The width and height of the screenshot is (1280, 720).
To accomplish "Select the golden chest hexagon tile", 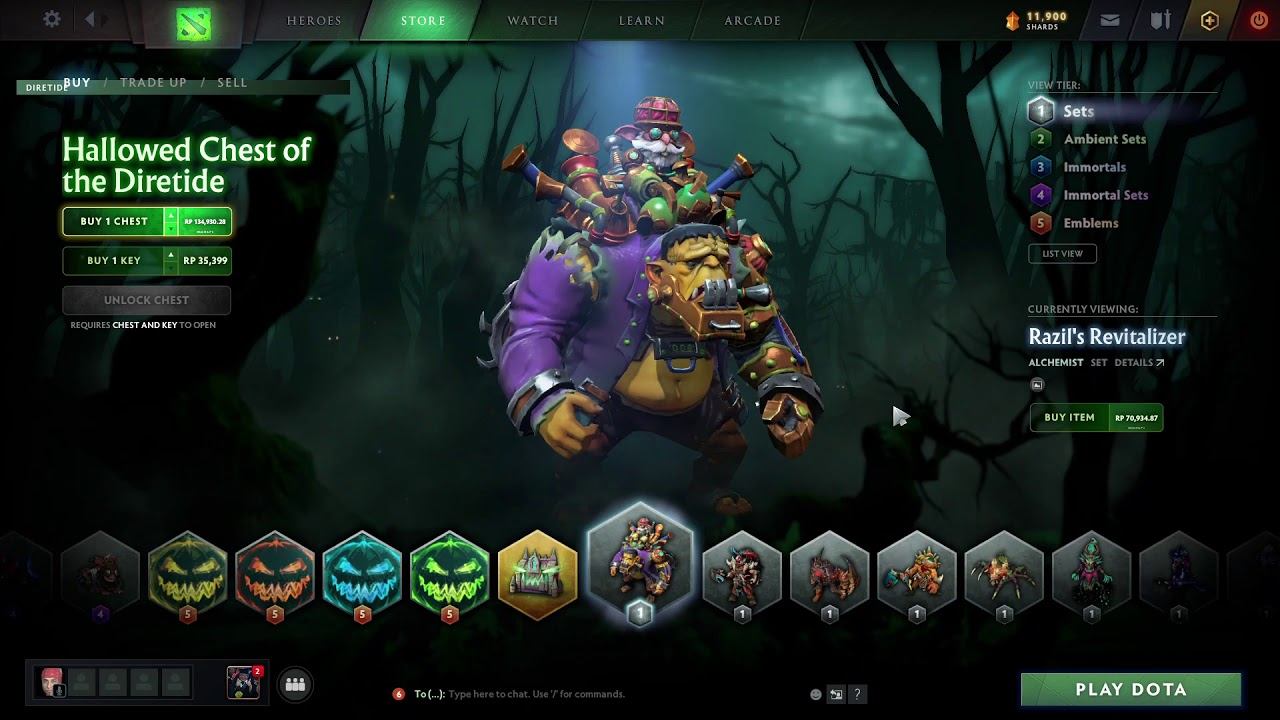I will (x=538, y=576).
